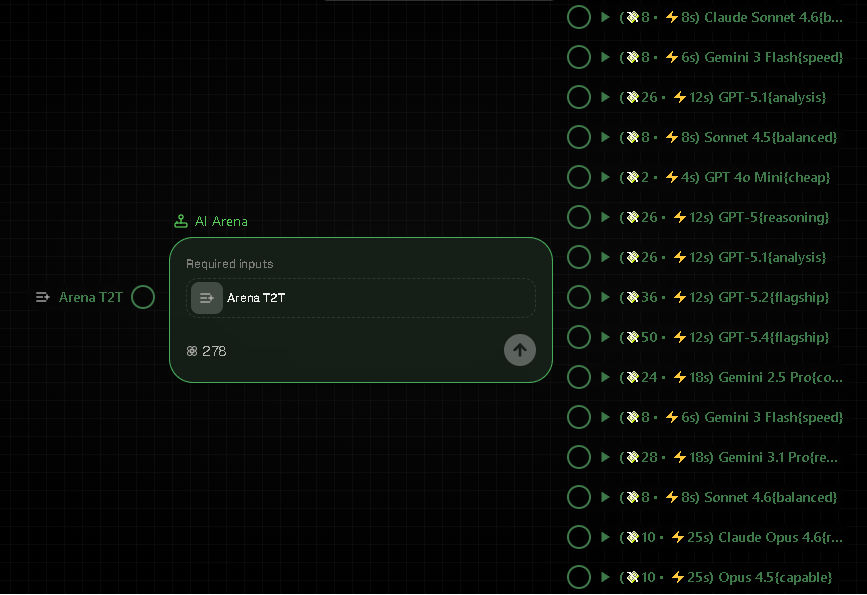867x595 pixels.
Task: Expand the Gemini 3.1 Pro entry arrow
Action: click(x=605, y=457)
